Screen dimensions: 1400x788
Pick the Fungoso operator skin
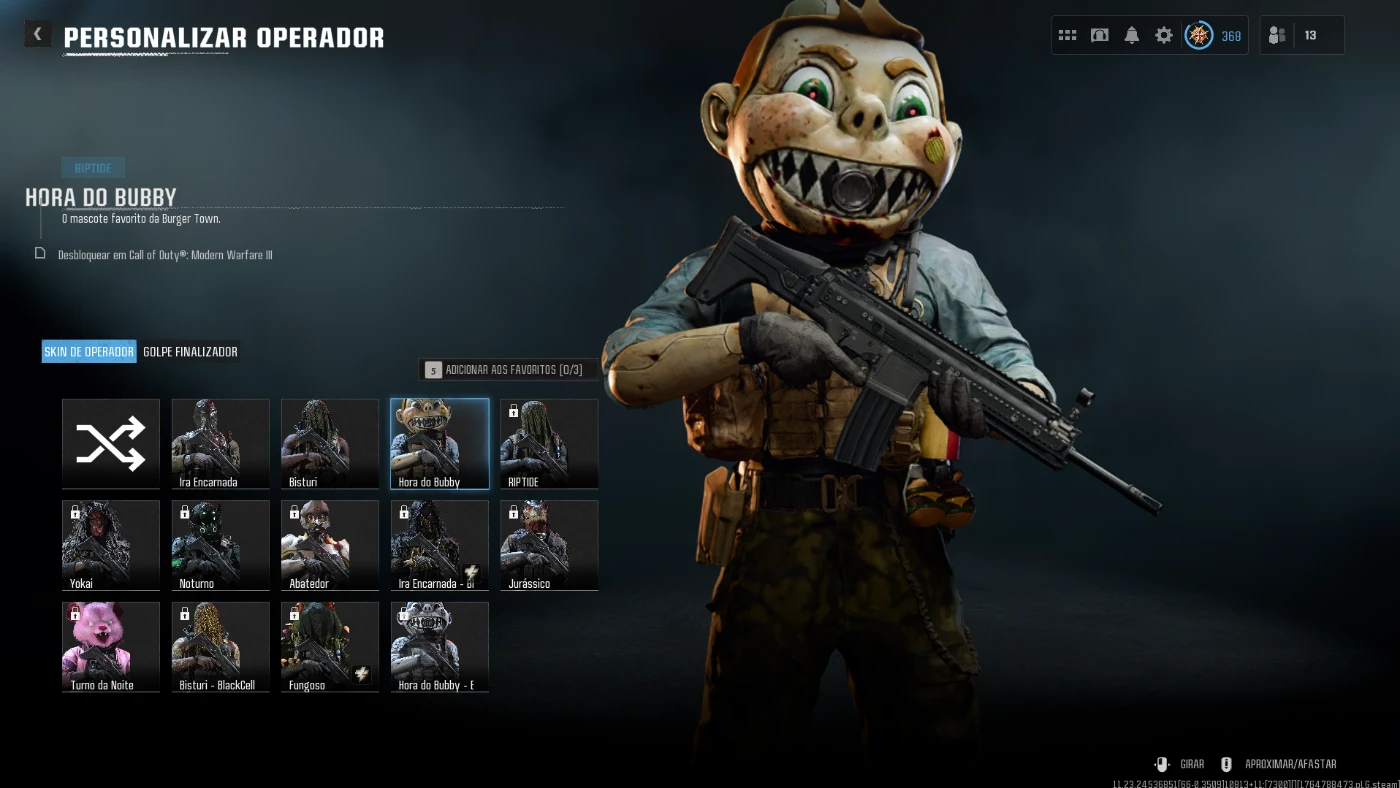[330, 647]
